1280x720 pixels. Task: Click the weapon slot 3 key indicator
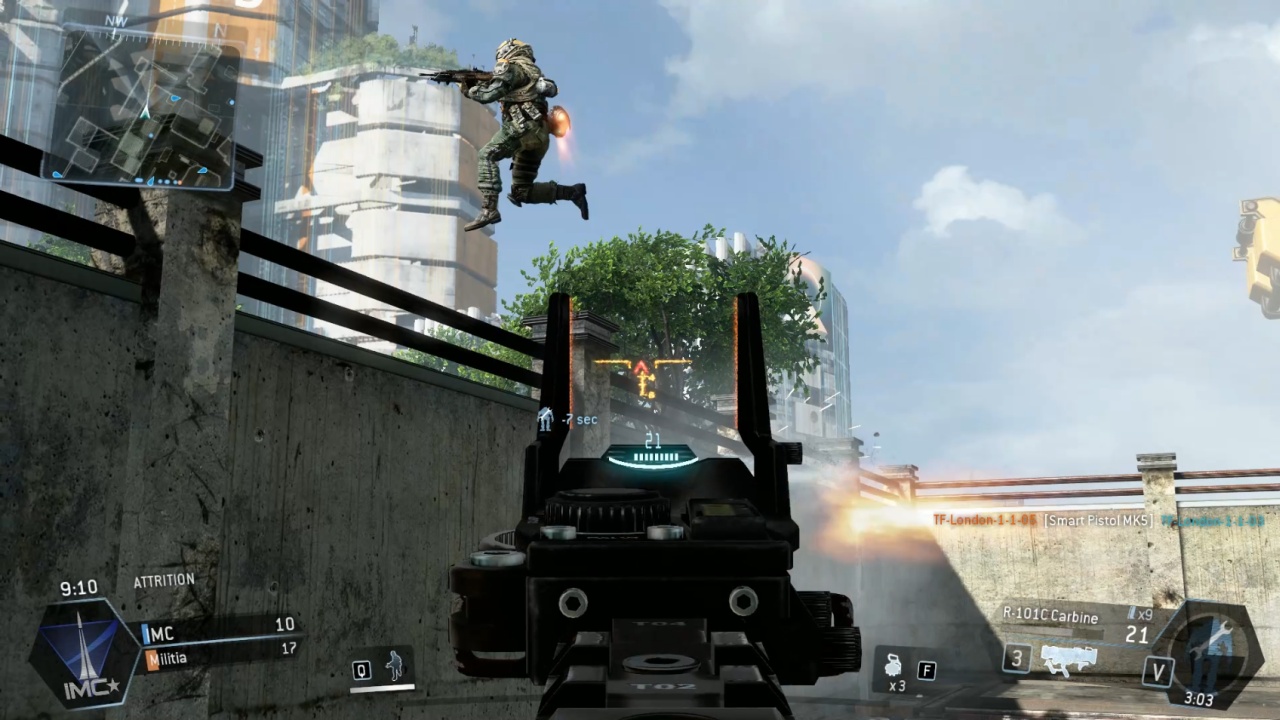pyautogui.click(x=1016, y=660)
